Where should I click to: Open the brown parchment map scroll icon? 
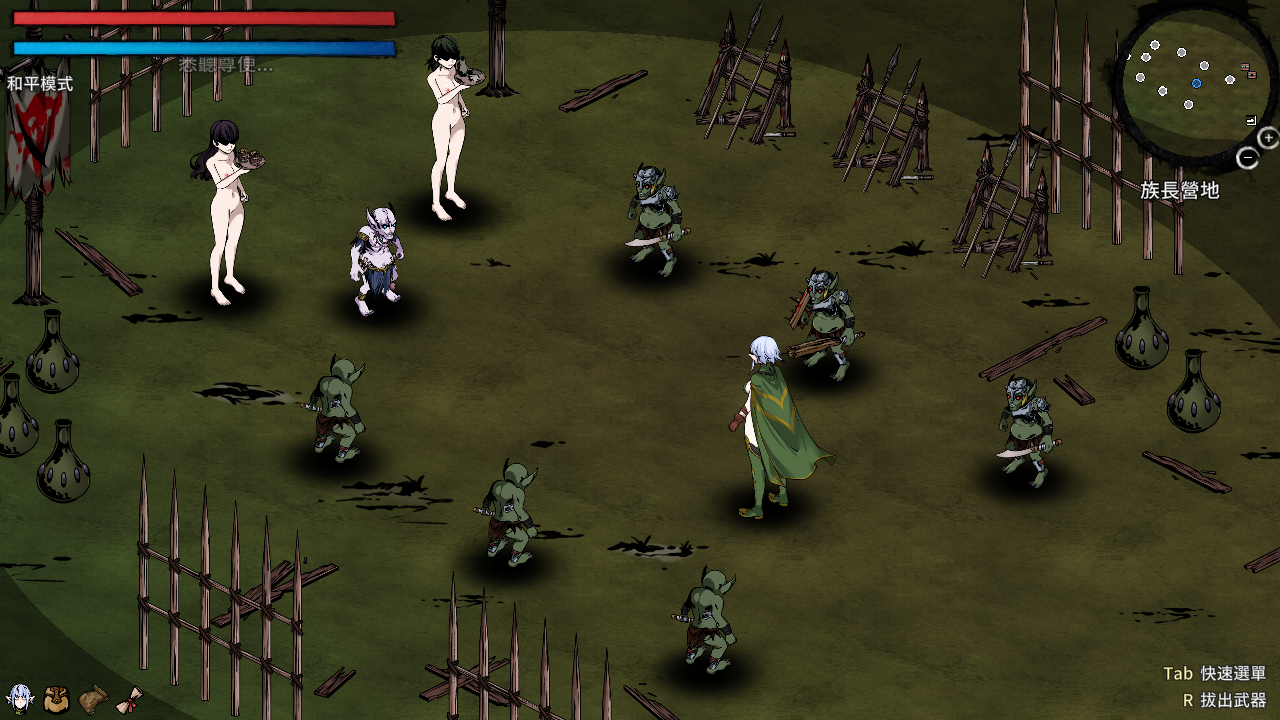point(93,699)
